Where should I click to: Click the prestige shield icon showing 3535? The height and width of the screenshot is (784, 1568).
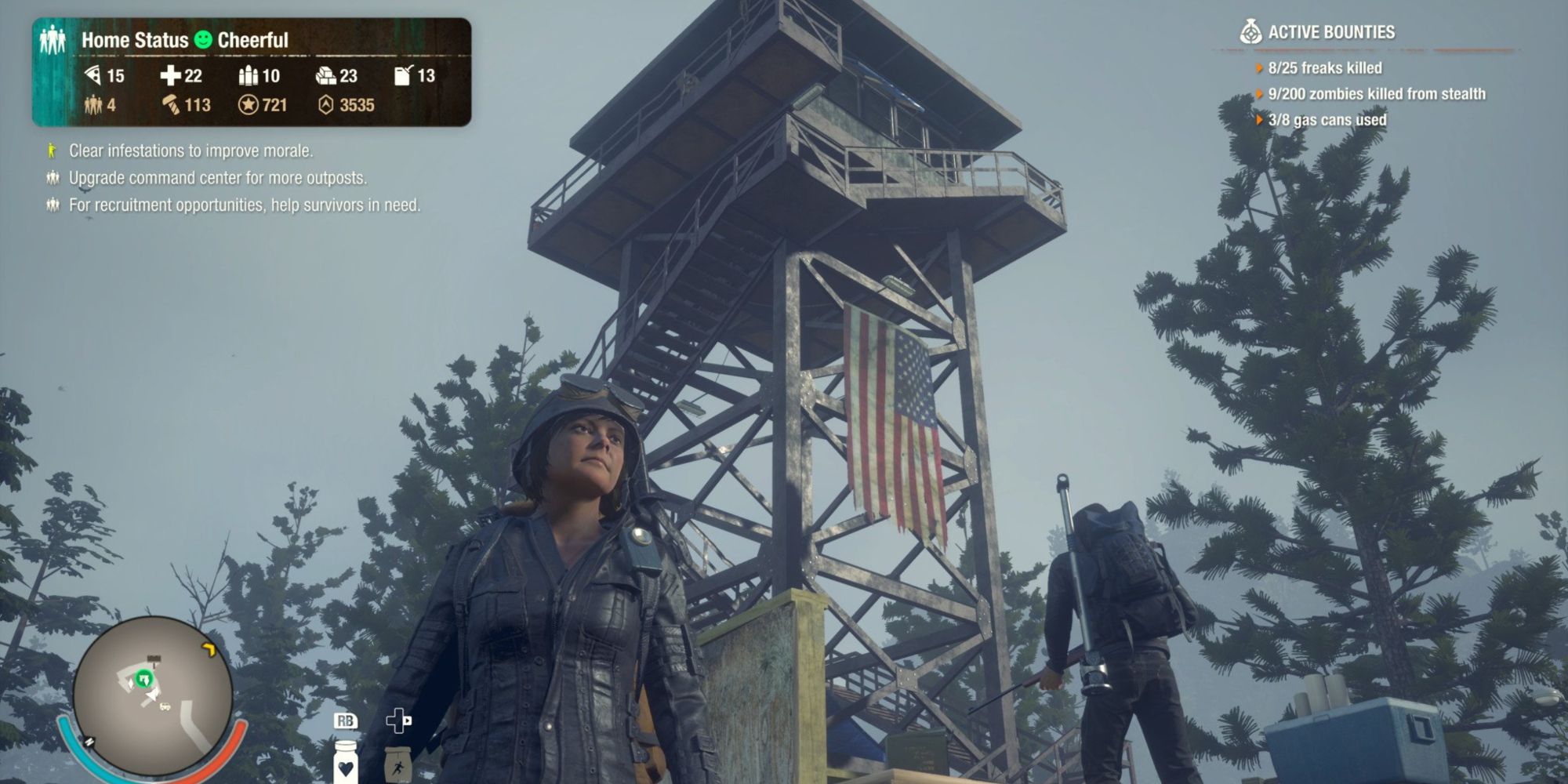(327, 104)
